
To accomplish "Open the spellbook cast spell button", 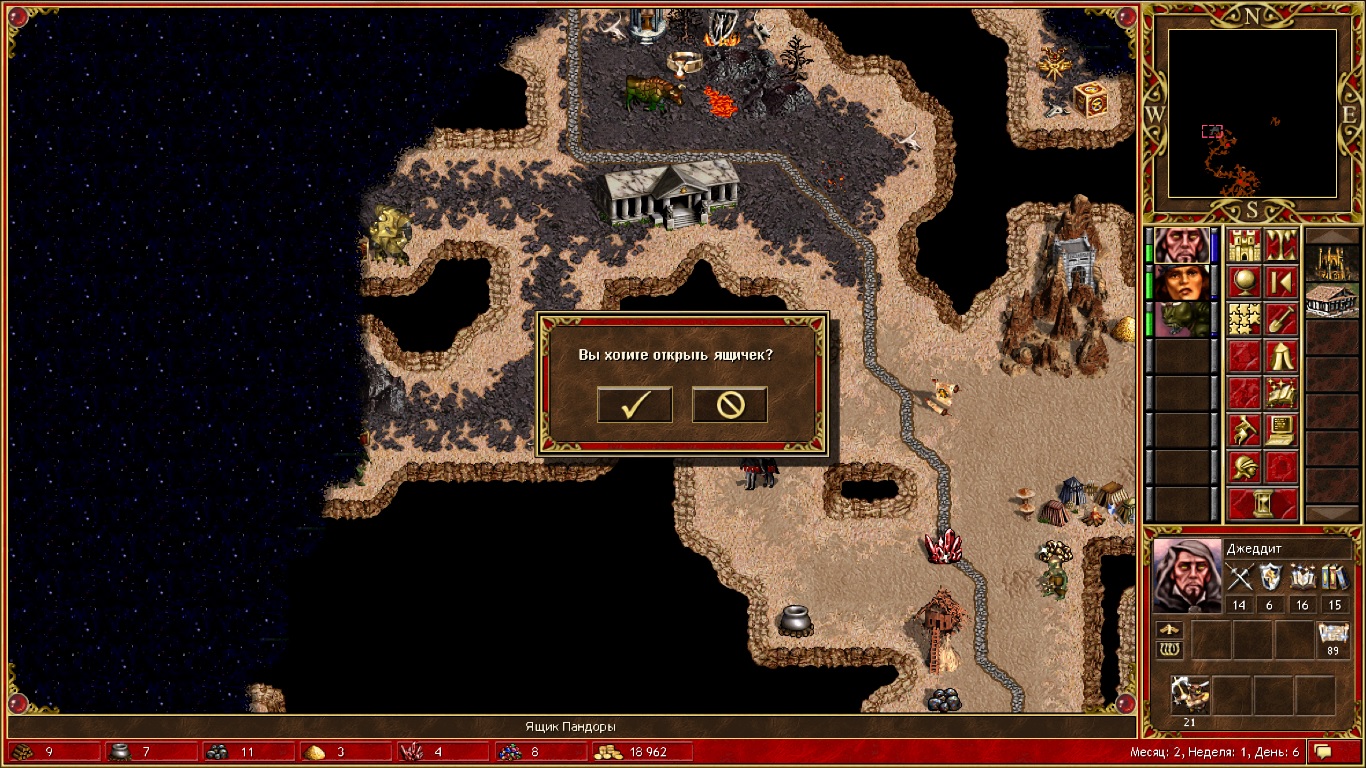I will (x=1281, y=393).
